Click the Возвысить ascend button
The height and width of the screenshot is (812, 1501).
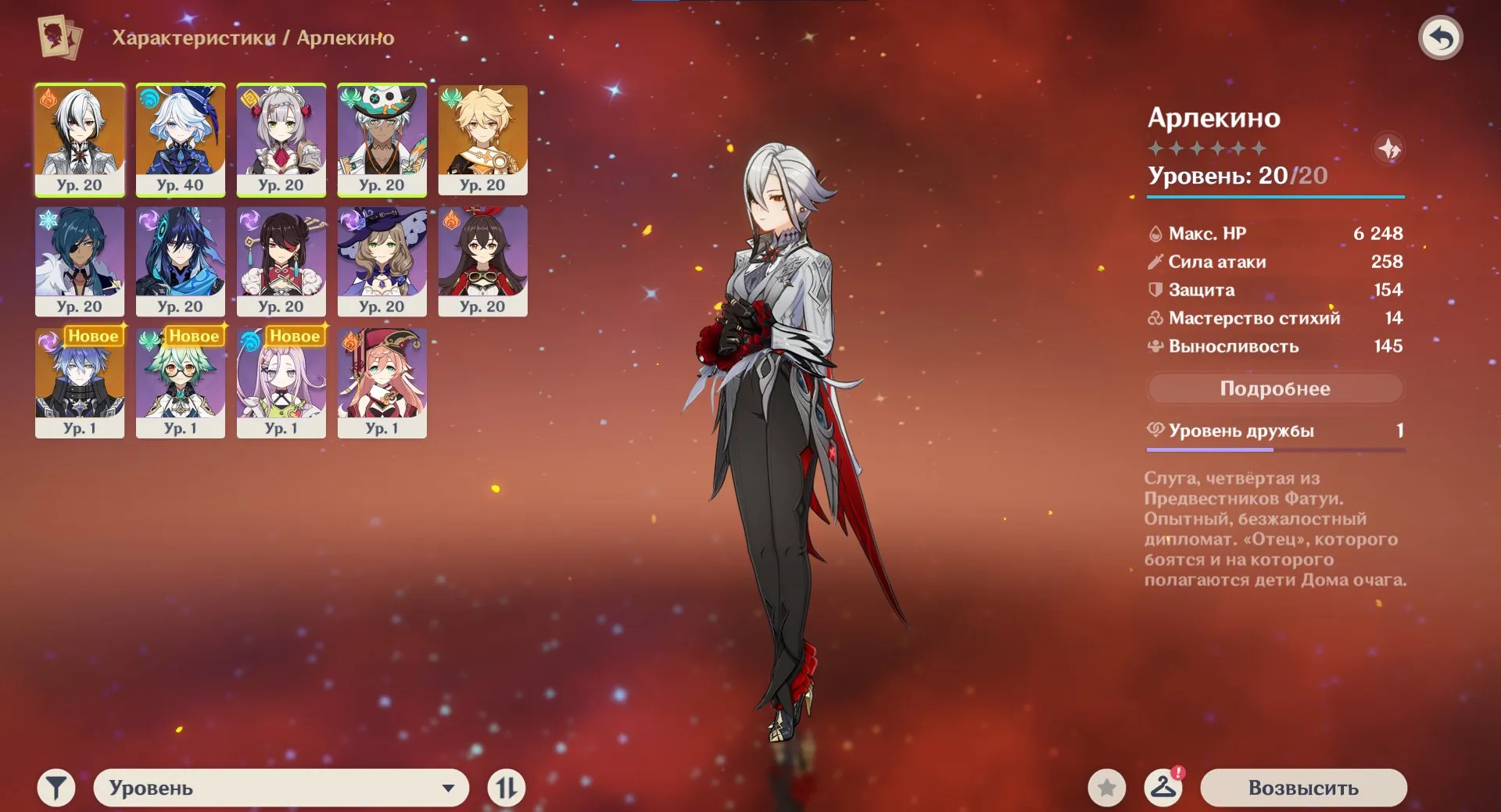1303,788
